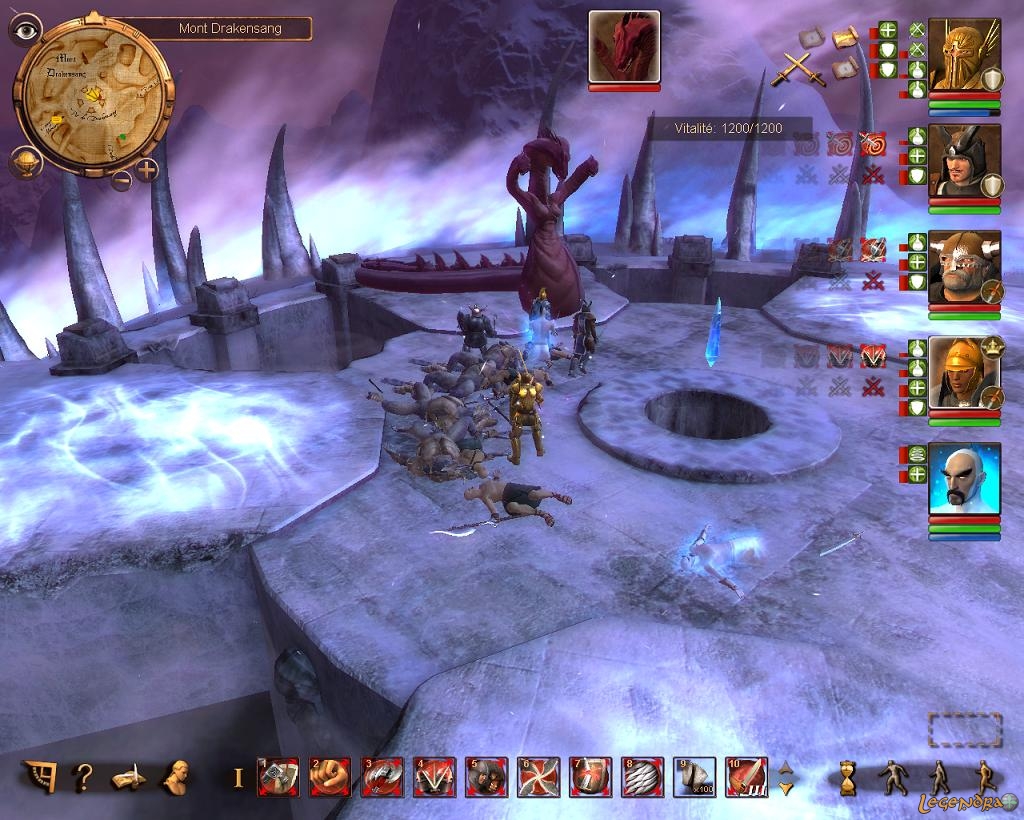This screenshot has width=1024, height=820.
Task: Zoom out with the minimap minus button
Action: click(x=120, y=180)
